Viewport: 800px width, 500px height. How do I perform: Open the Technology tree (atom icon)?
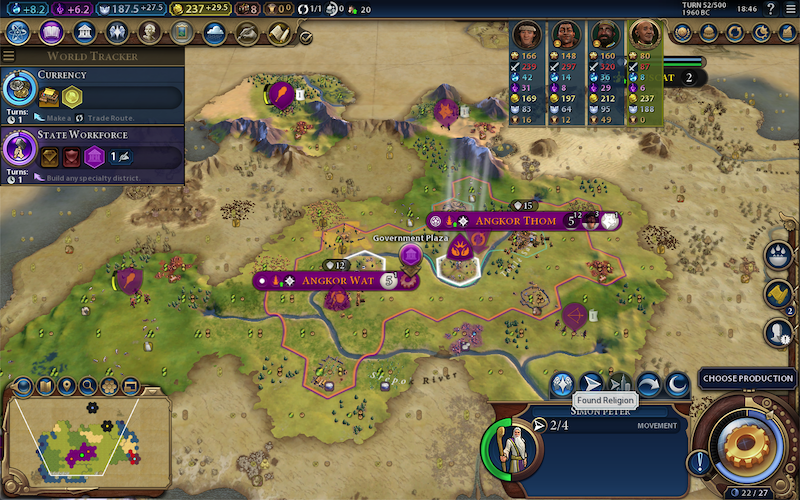17,32
